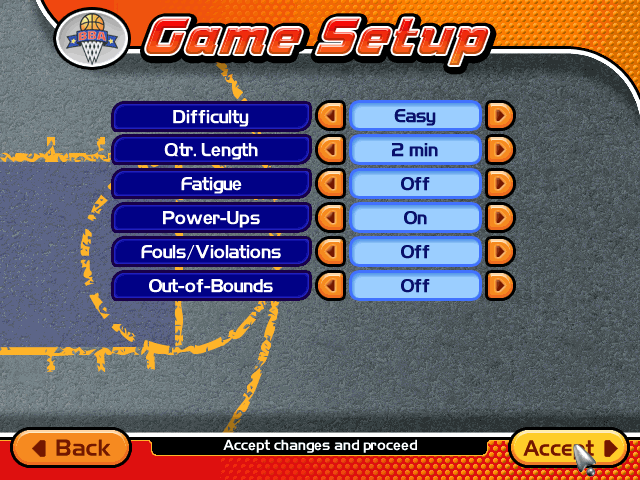Select the Difficulty option label
640x480 pixels.
pyautogui.click(x=211, y=116)
